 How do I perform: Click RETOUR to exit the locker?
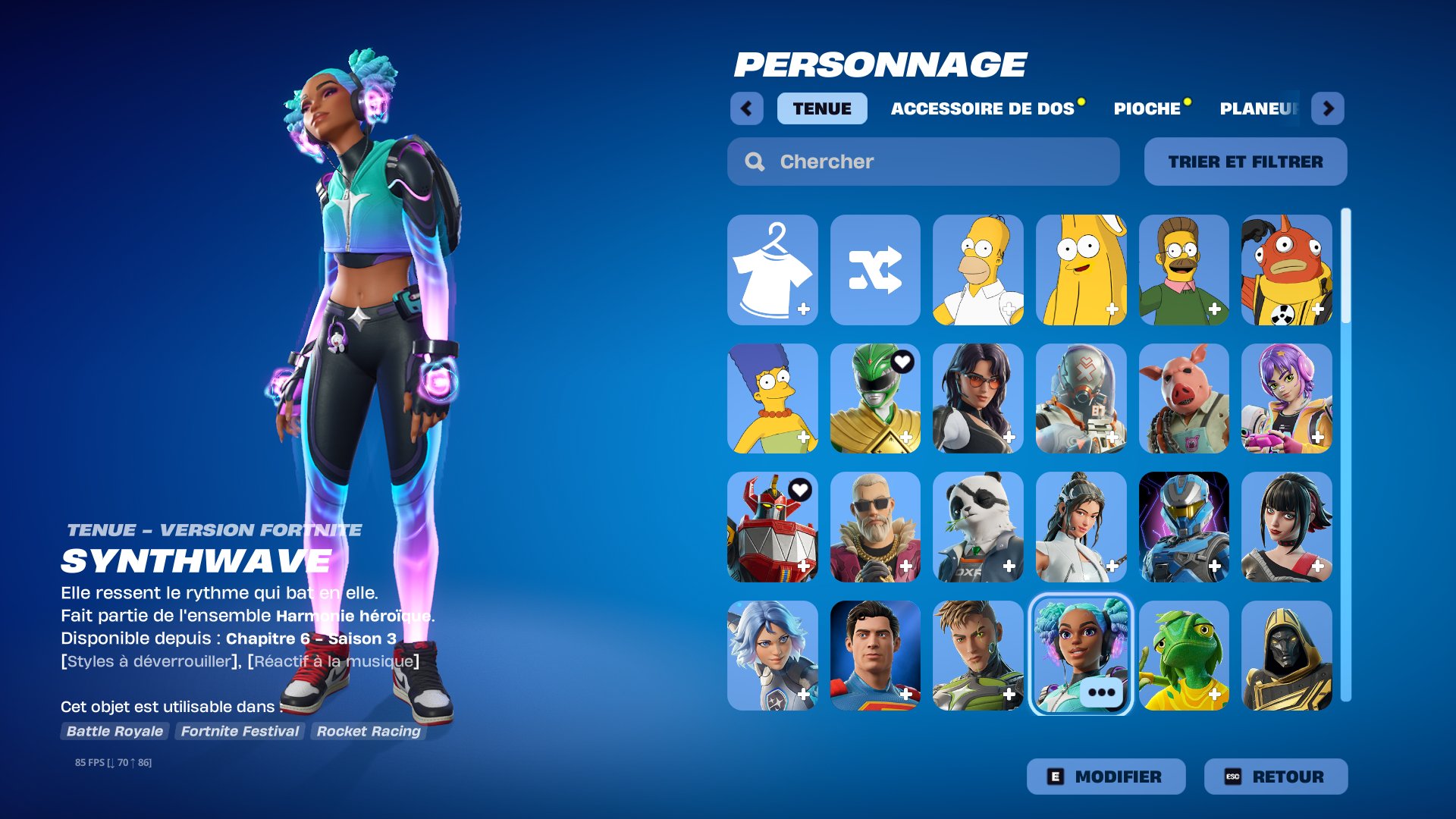(x=1275, y=776)
